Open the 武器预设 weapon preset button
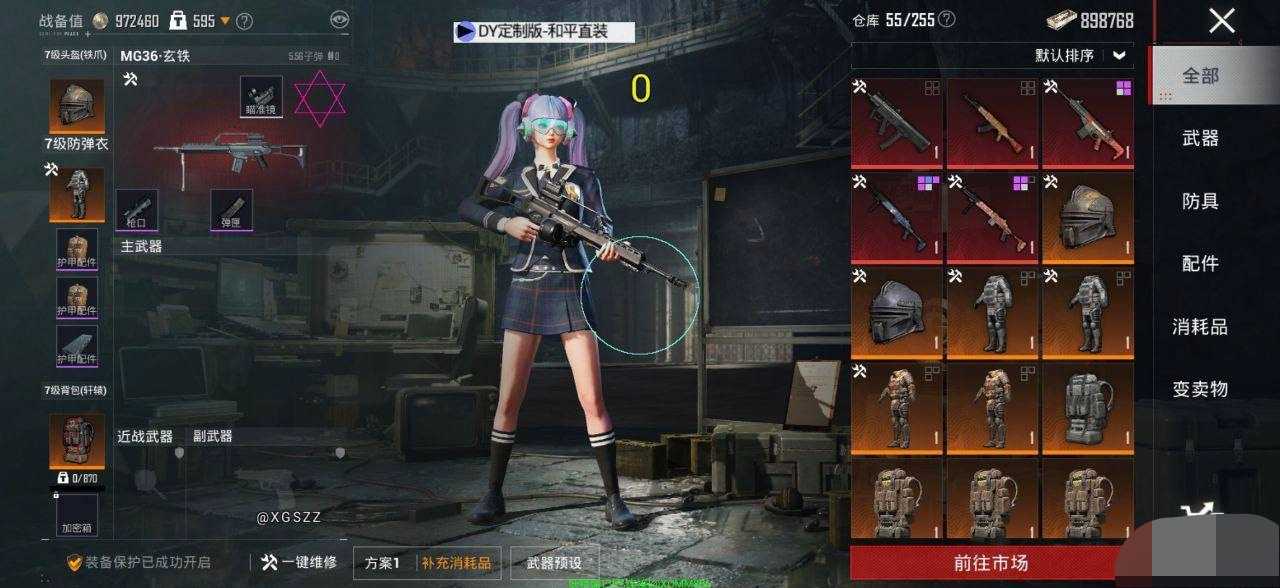1280x588 pixels. [x=554, y=563]
